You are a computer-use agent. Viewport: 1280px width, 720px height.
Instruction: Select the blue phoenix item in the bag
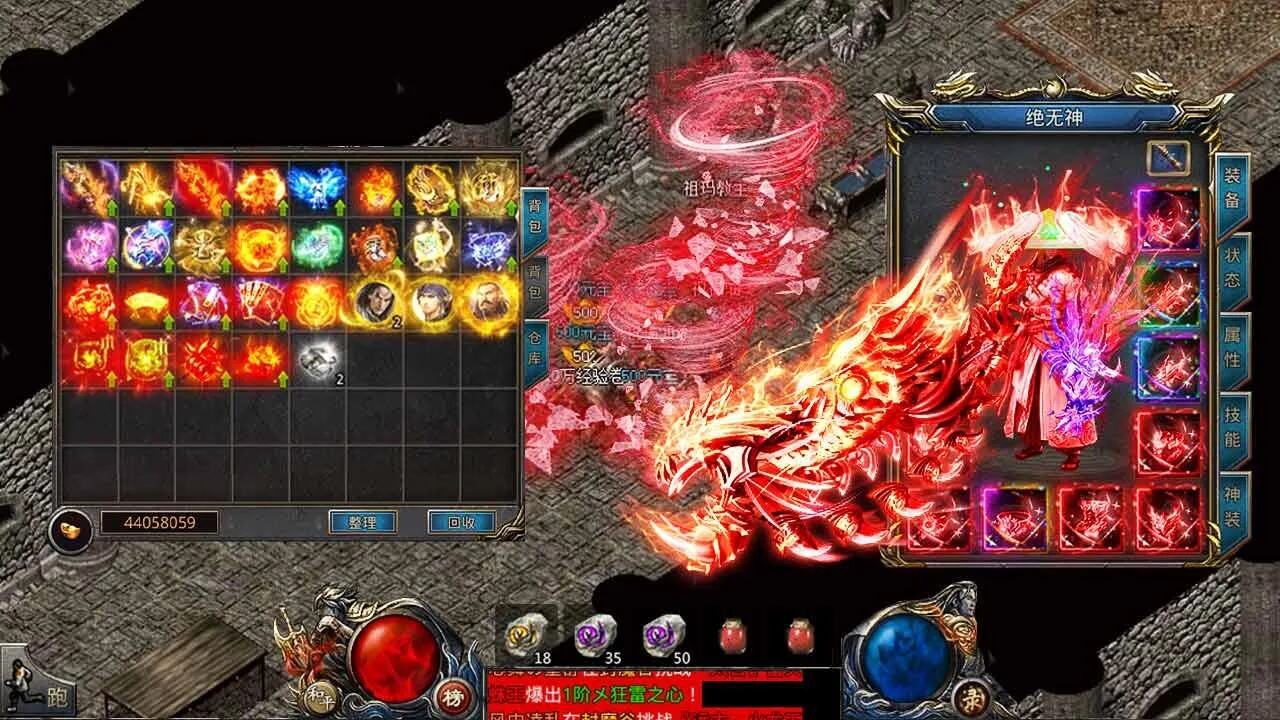click(x=318, y=187)
